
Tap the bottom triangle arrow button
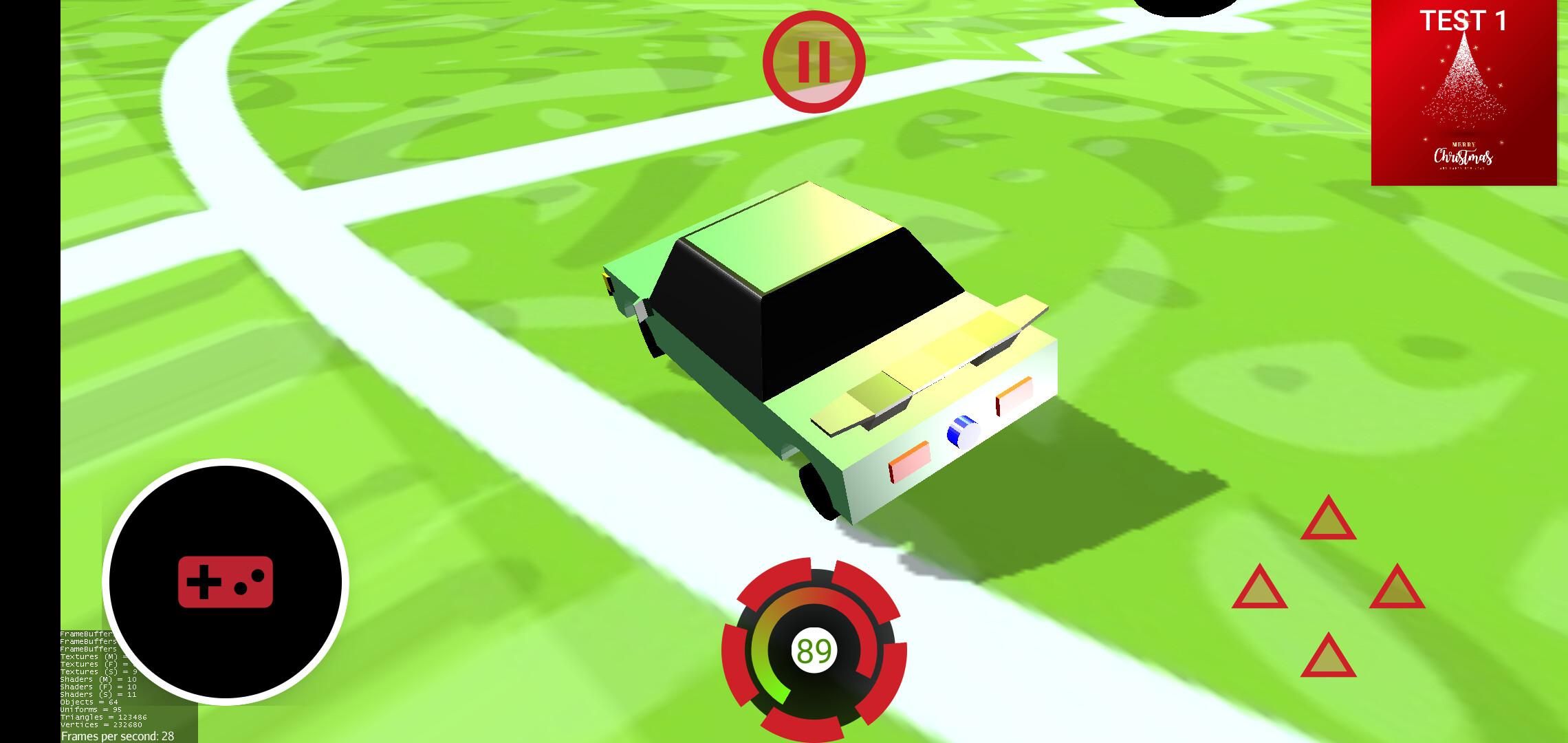click(1328, 658)
